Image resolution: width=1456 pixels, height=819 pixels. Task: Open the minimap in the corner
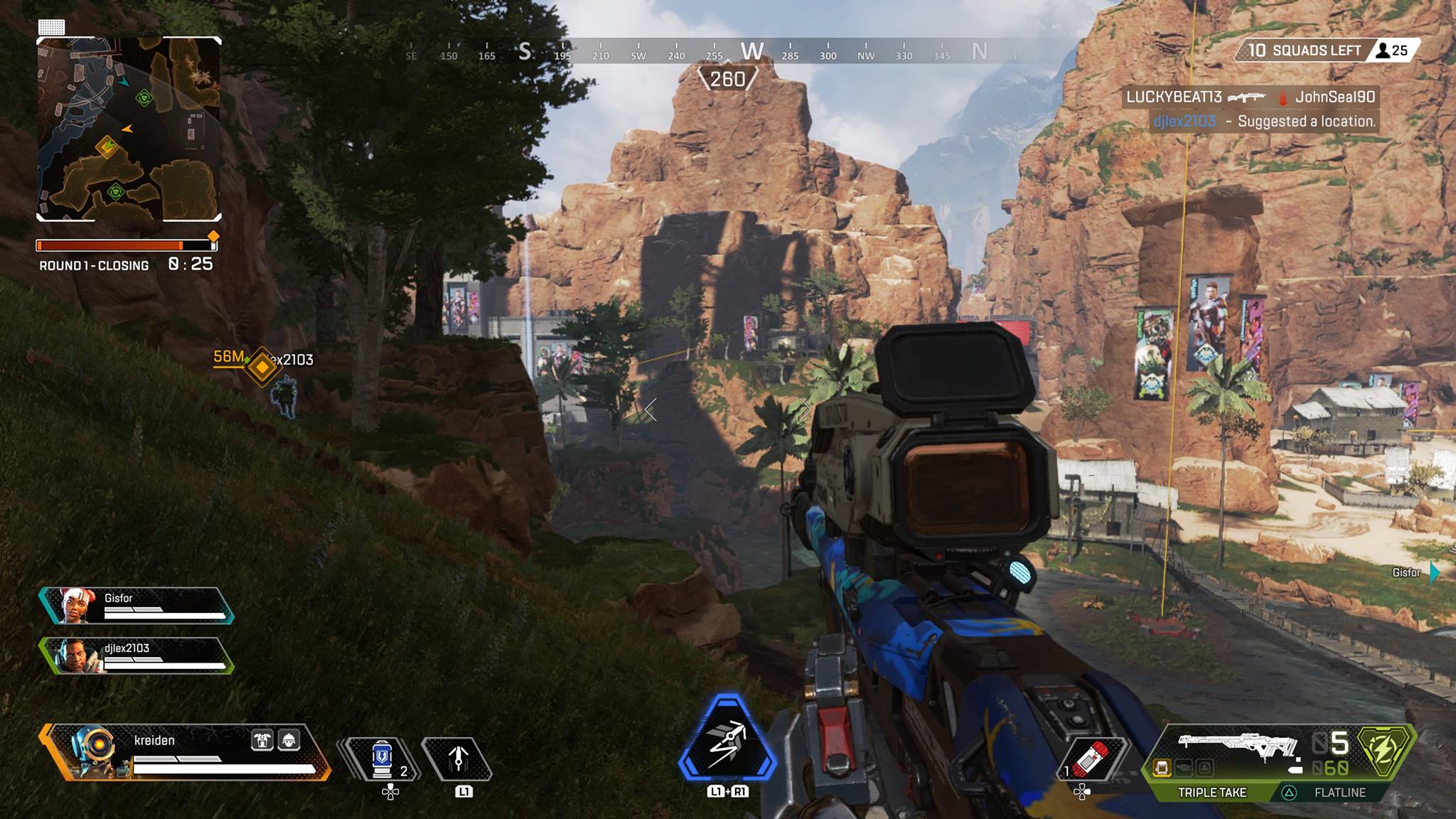129,129
